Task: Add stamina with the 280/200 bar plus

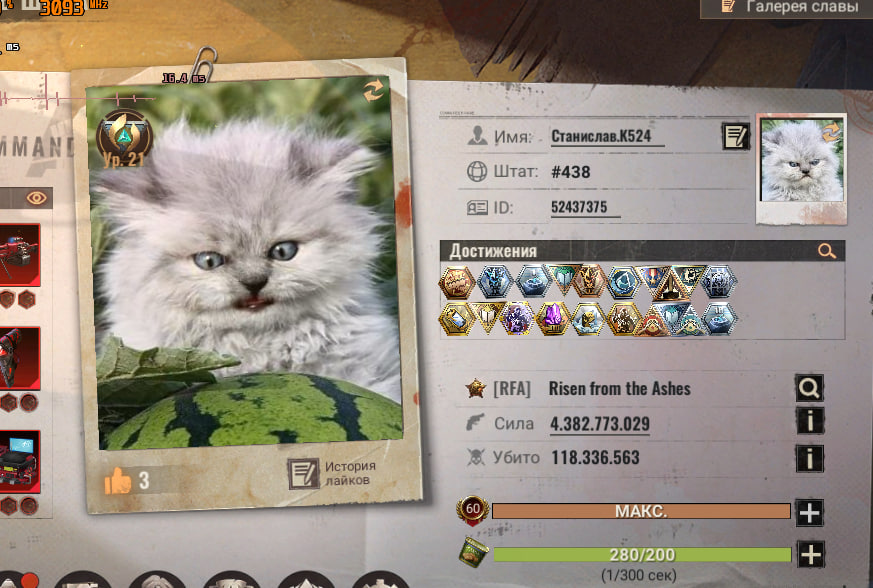Action: tap(809, 554)
